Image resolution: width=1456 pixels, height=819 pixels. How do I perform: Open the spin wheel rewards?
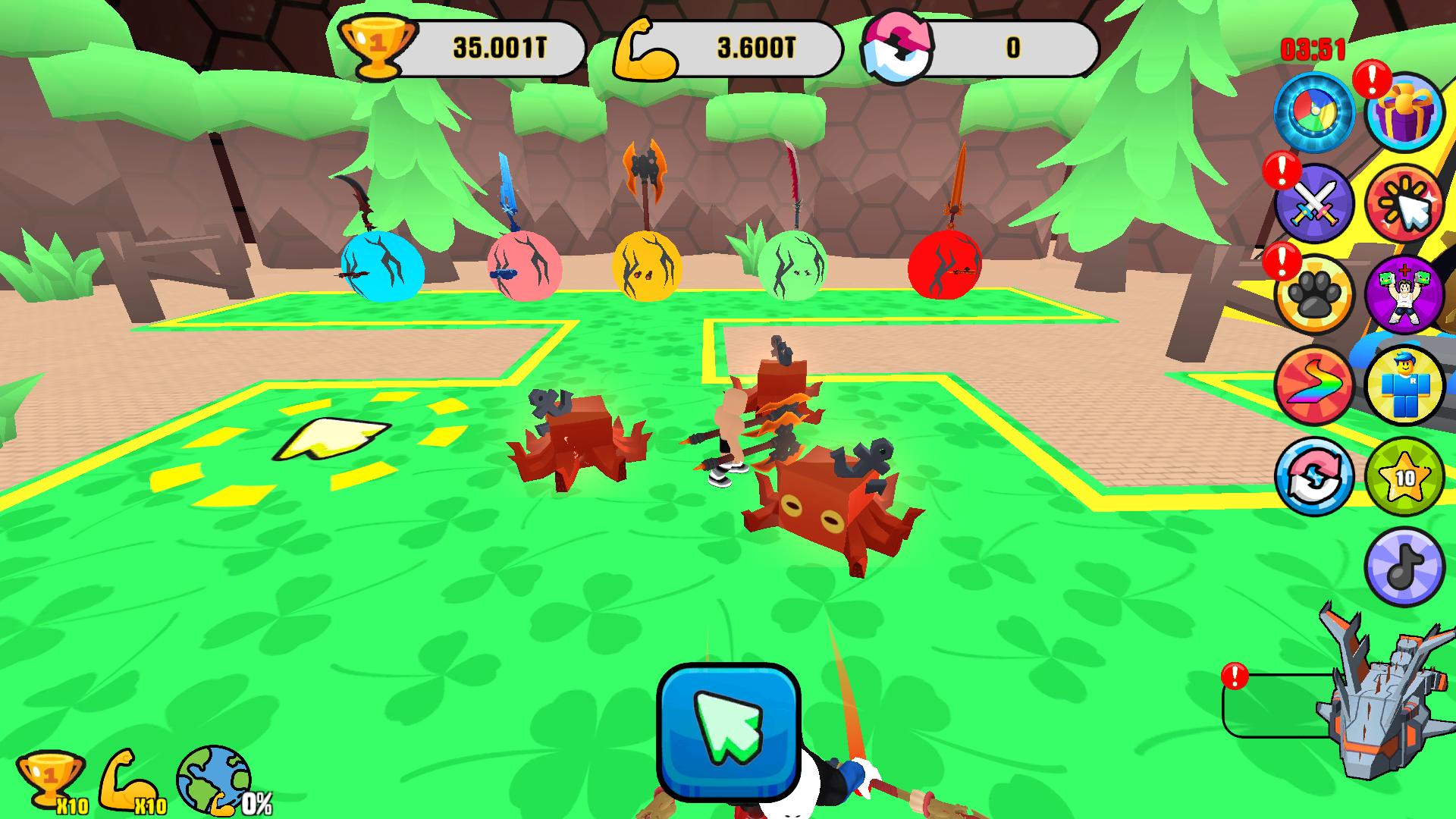click(x=1318, y=111)
